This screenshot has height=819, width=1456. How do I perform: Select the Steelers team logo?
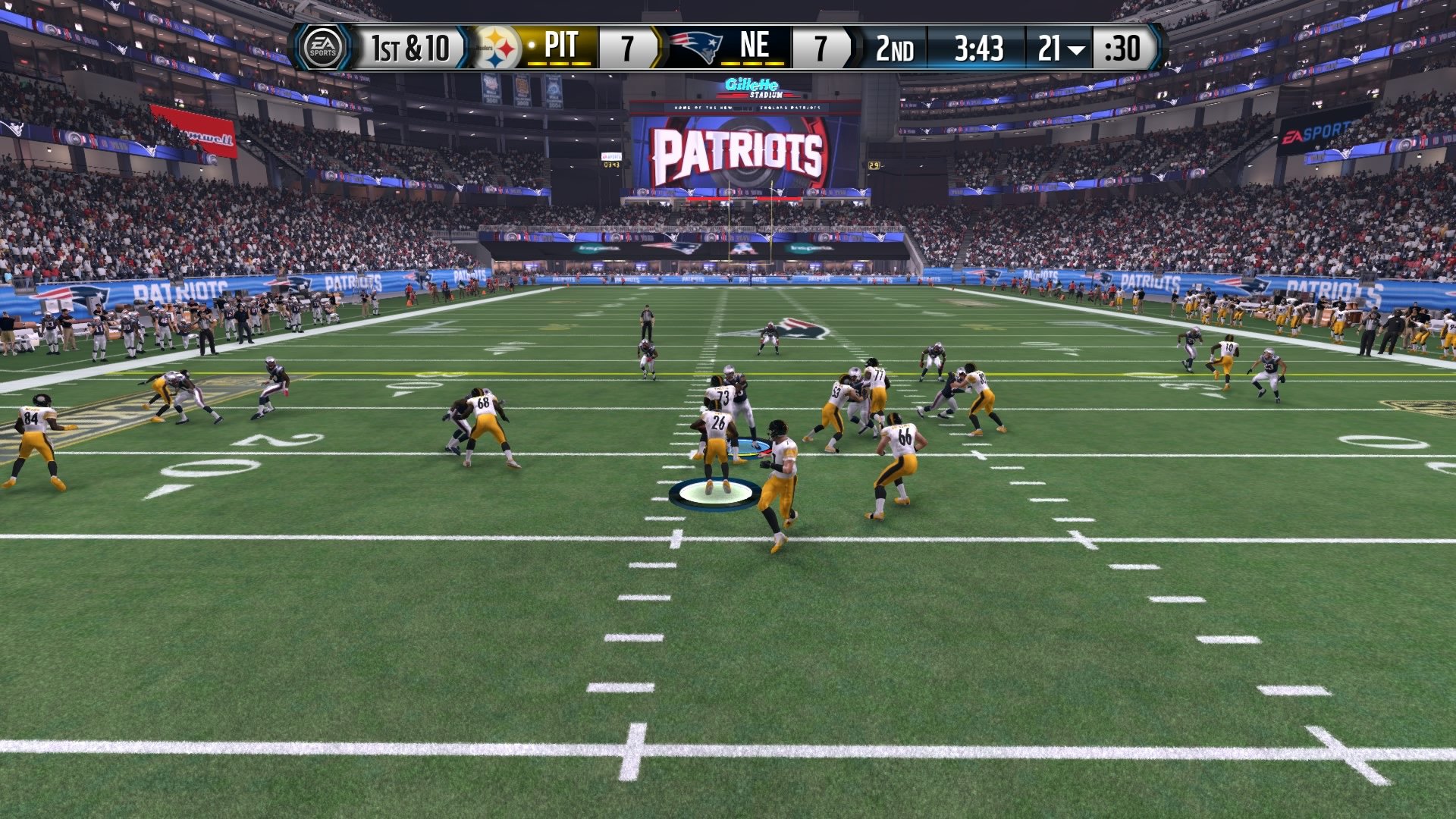(497, 48)
